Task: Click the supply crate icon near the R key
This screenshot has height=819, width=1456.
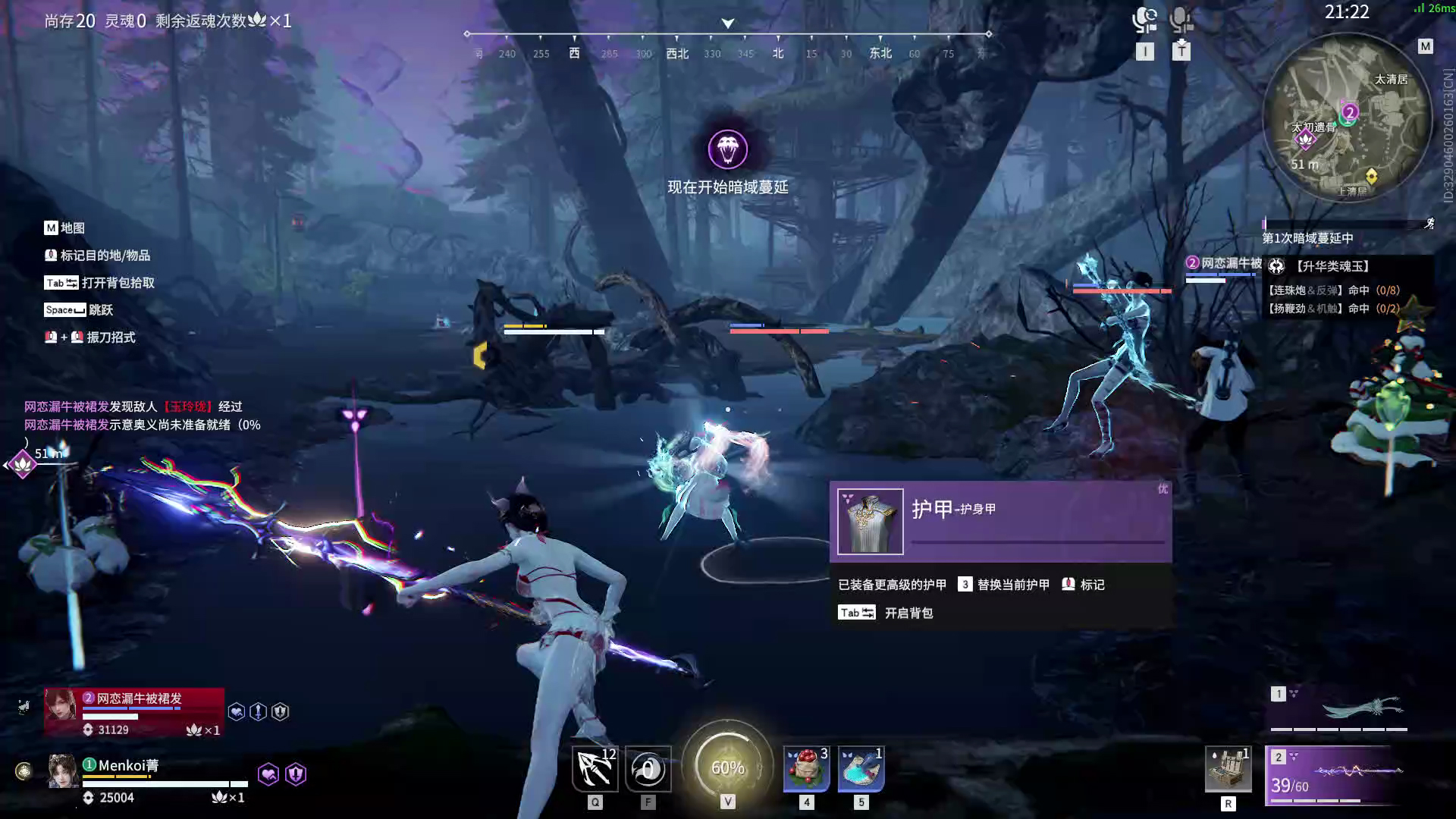Action: click(x=1228, y=768)
